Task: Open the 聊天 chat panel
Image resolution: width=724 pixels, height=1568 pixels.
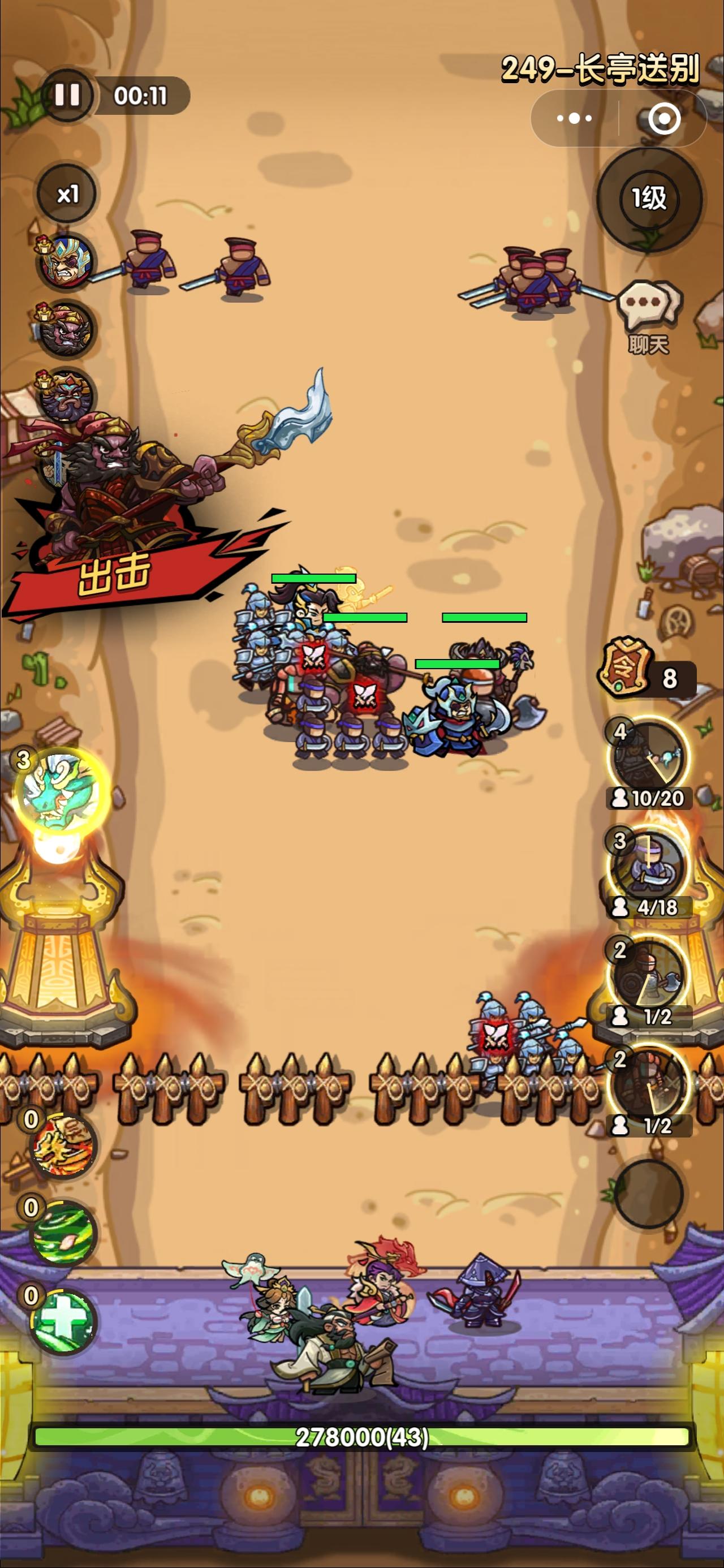Action: (x=650, y=303)
